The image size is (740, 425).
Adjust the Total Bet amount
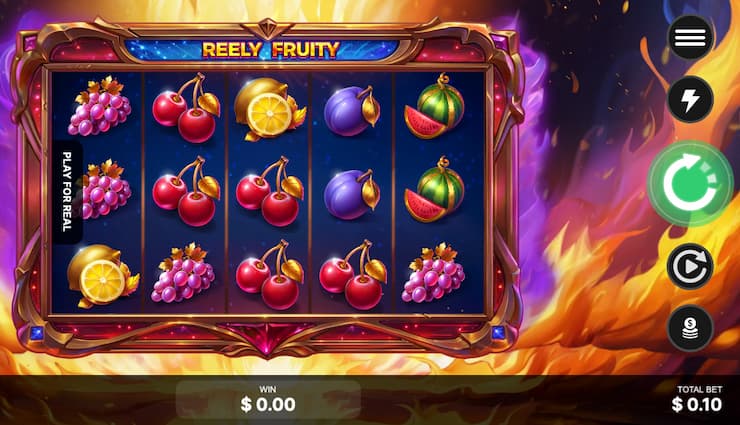pos(698,398)
